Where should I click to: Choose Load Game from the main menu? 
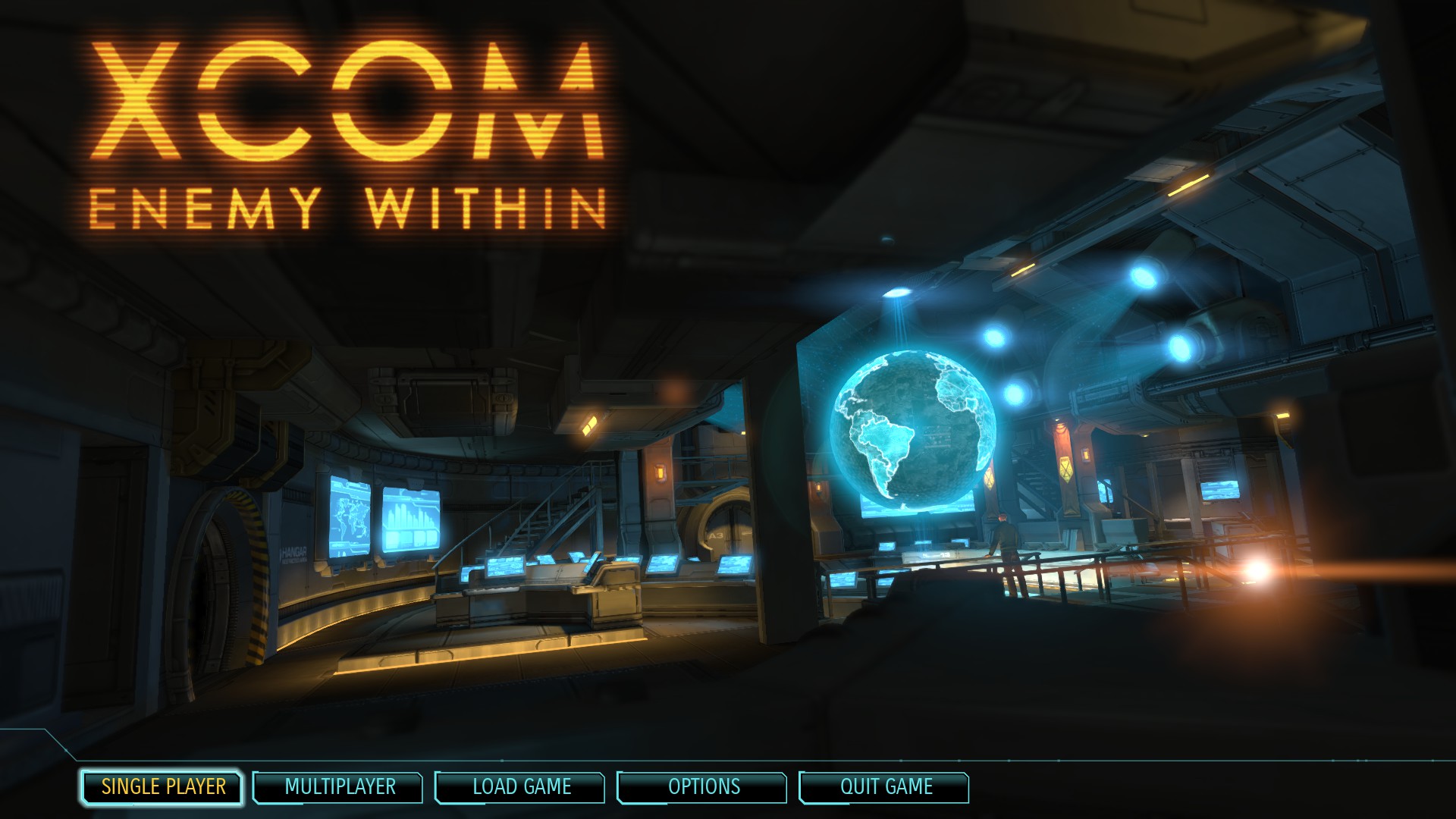[521, 787]
